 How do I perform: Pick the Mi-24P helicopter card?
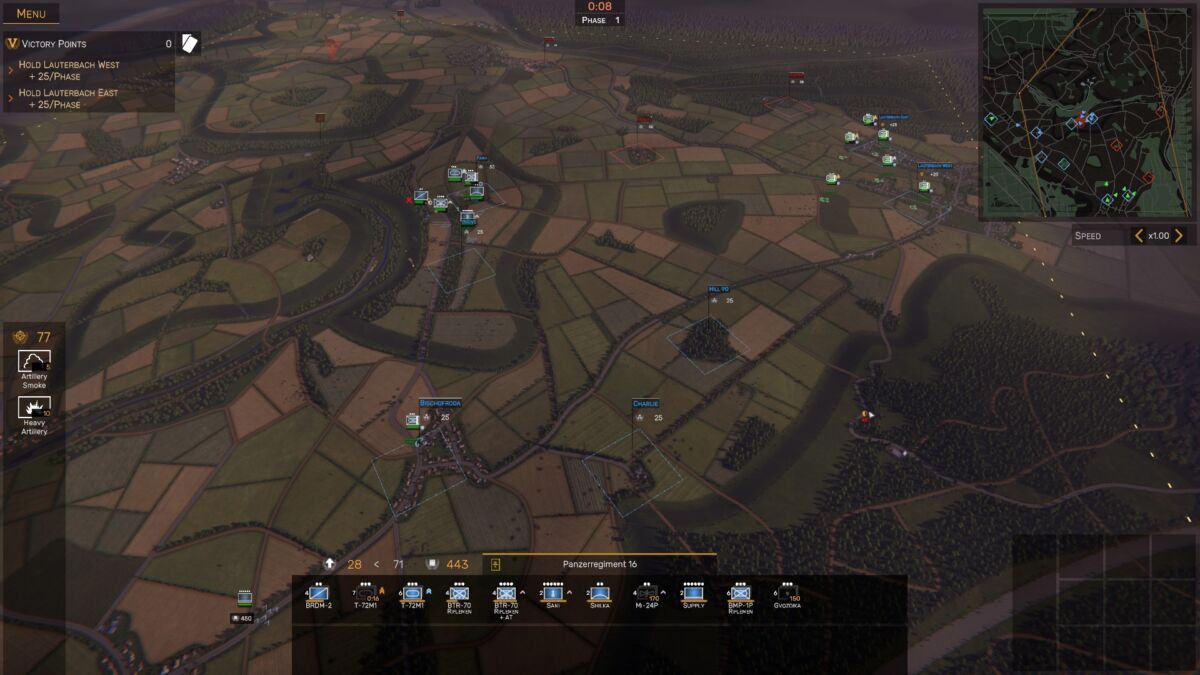click(x=648, y=595)
